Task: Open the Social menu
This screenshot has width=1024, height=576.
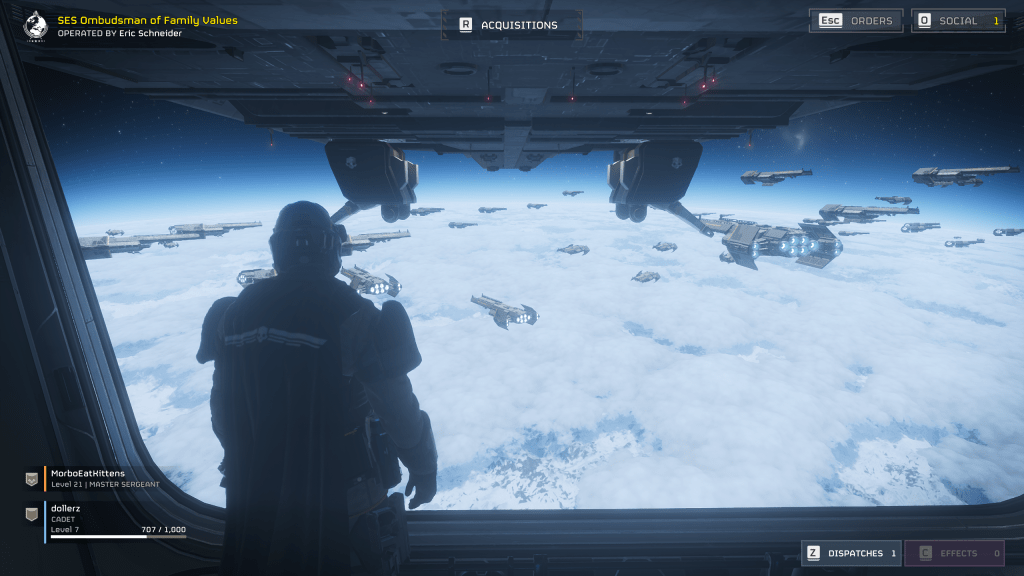Action: click(957, 21)
